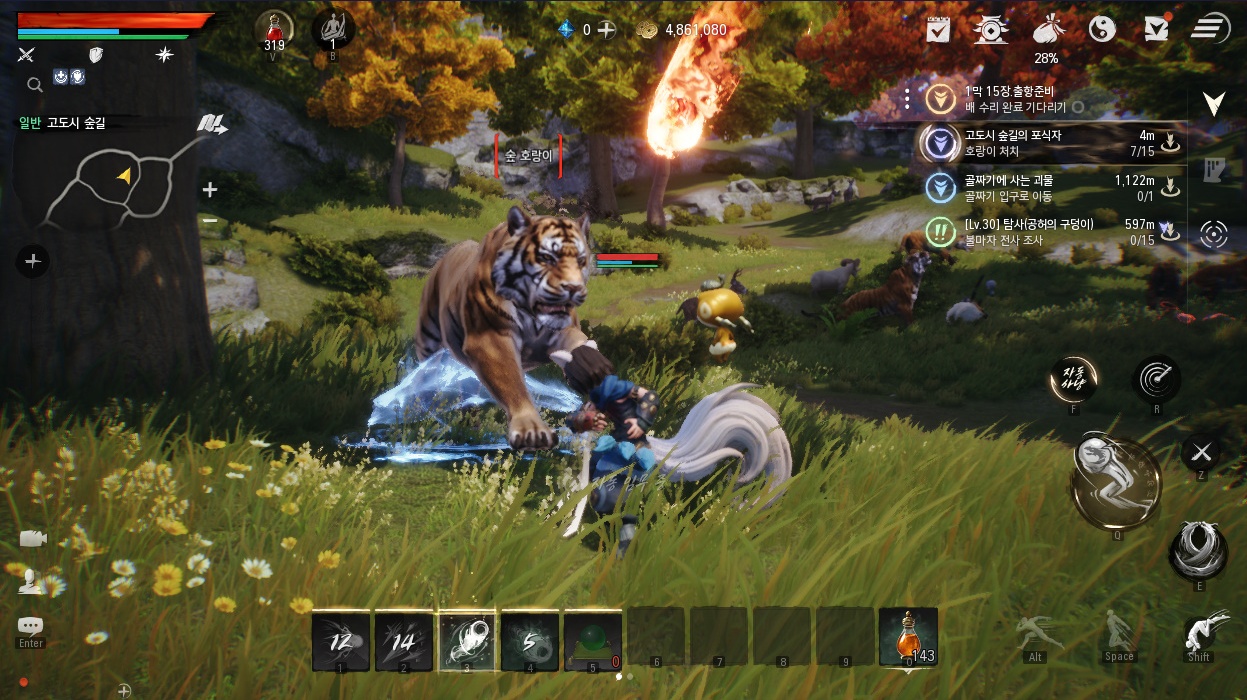Open the world map icon
Viewport: 1247px width, 700px height.
tap(211, 124)
